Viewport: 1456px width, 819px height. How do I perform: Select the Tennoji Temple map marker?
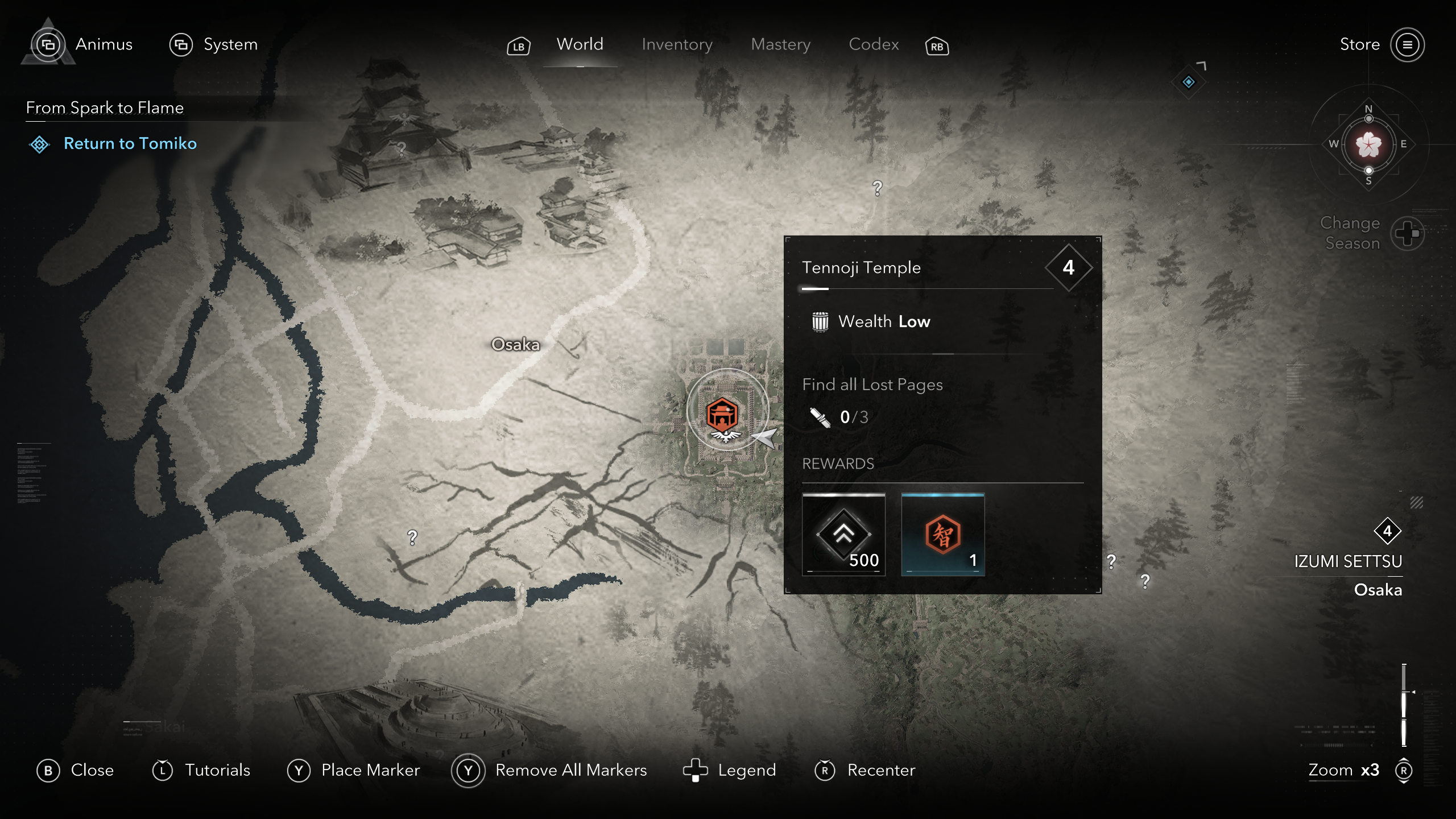click(722, 413)
